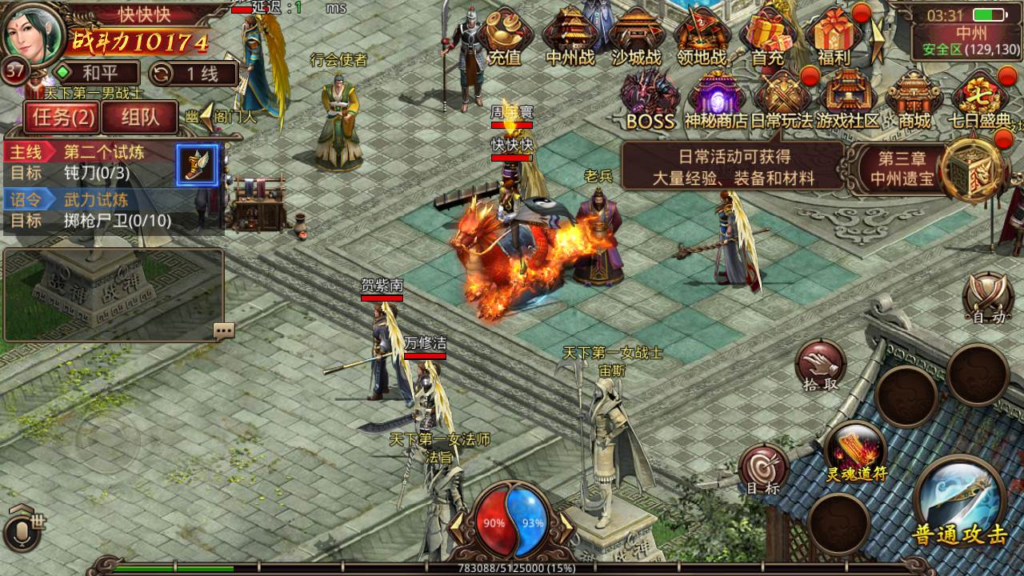Activate the 灵魂道符 skill

coord(855,449)
